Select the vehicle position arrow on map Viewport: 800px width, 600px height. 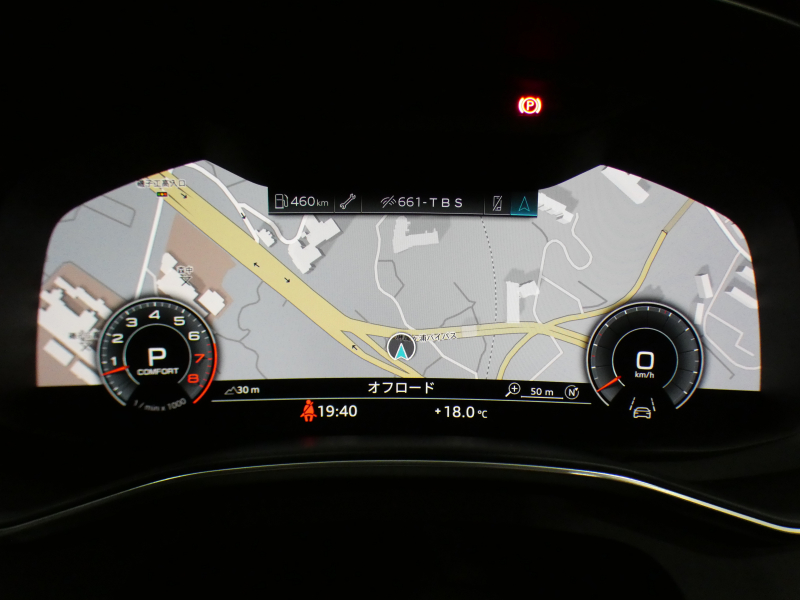[400, 348]
